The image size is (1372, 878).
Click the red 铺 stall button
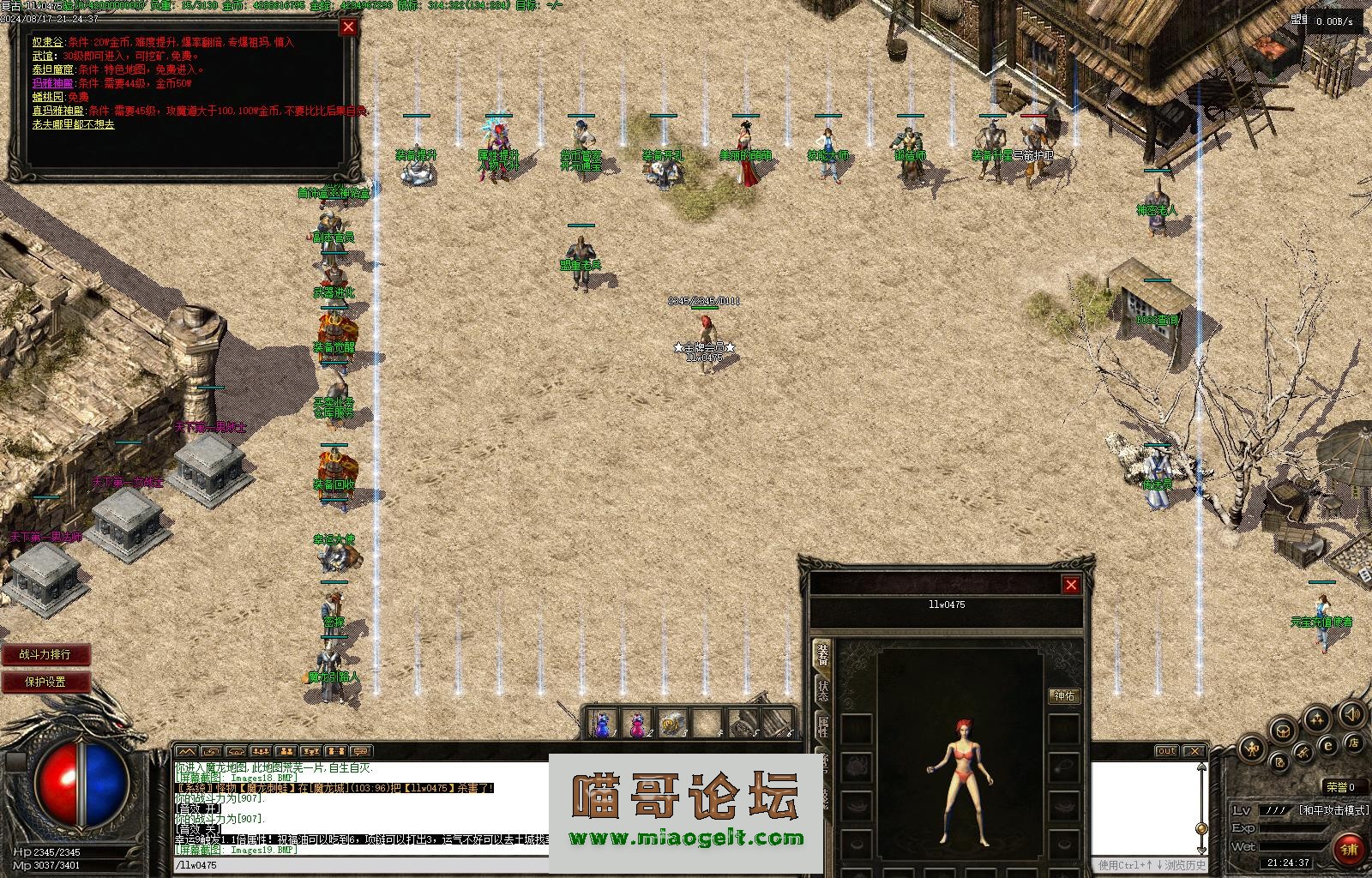1350,849
